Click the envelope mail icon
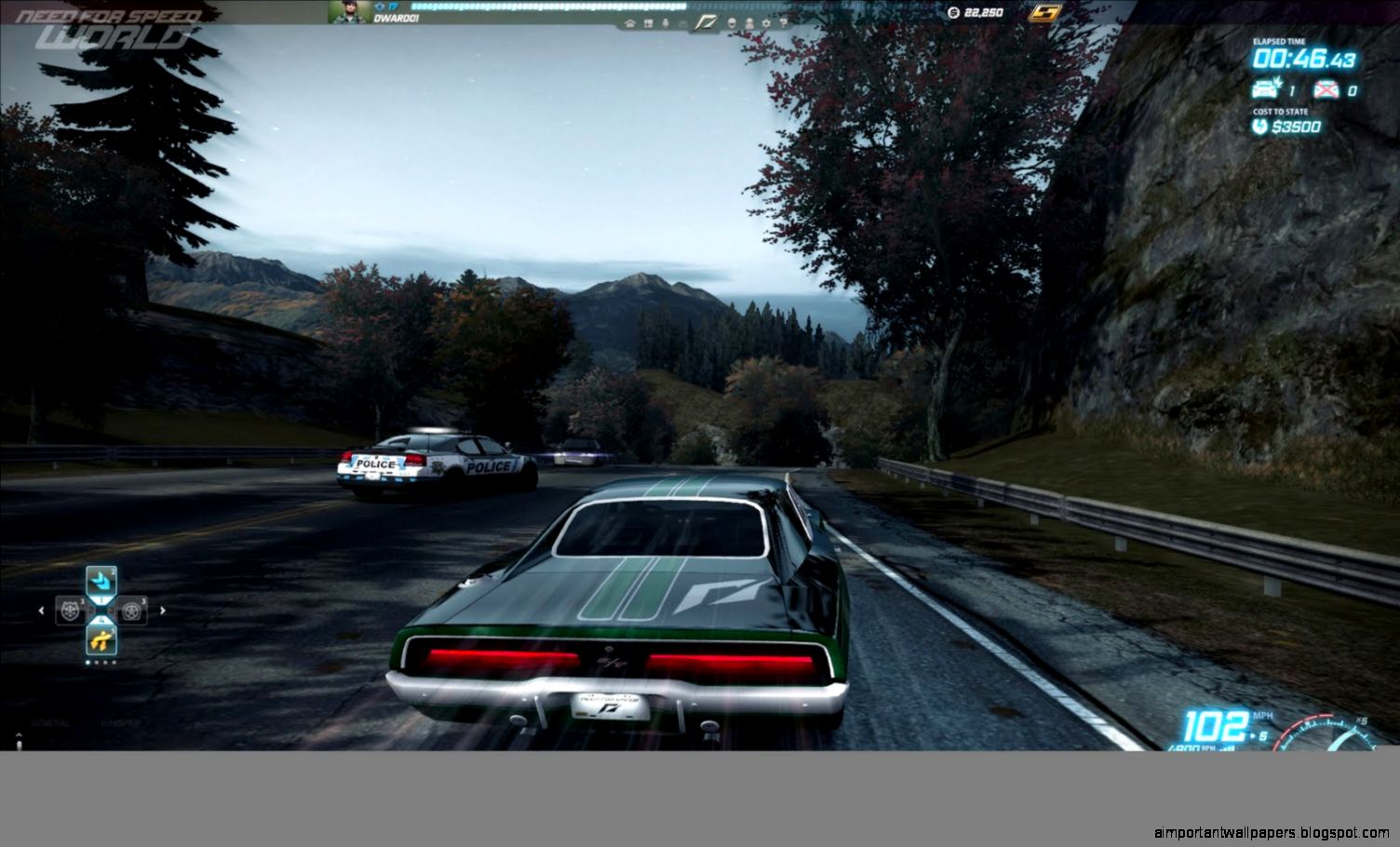 click(x=682, y=23)
